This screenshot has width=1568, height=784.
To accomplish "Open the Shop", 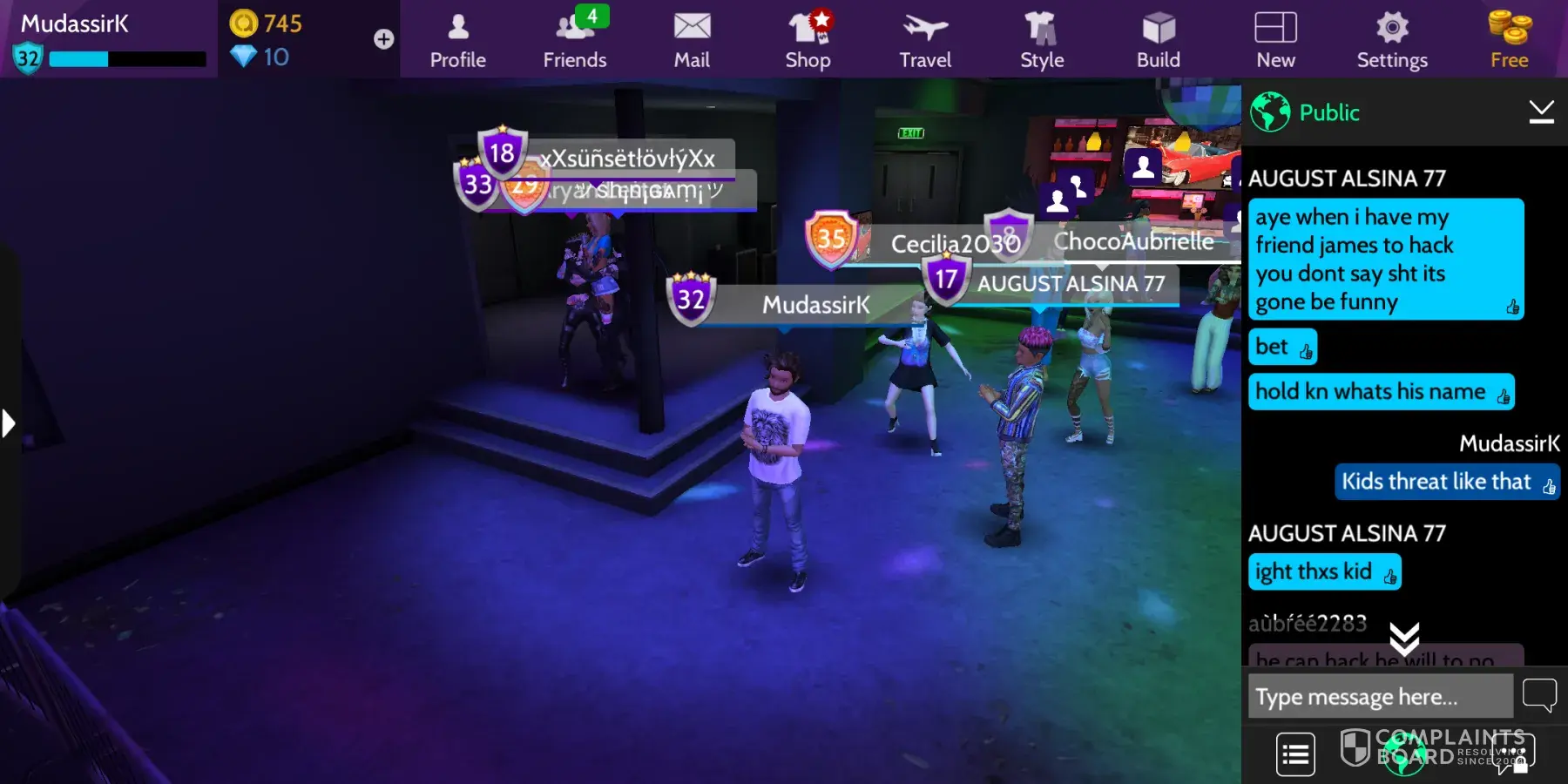I will (808, 40).
